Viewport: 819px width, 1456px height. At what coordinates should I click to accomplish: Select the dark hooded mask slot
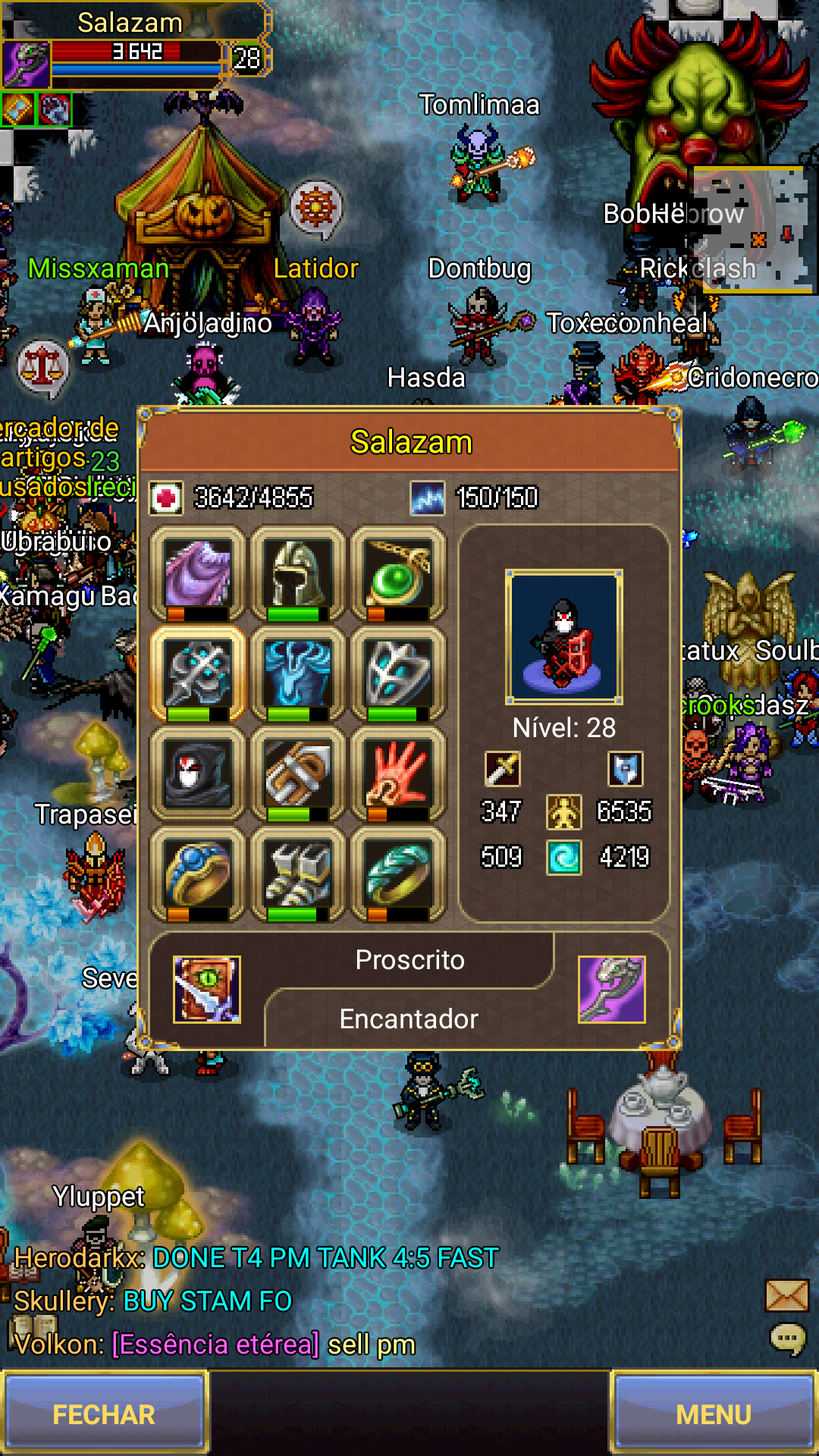tap(198, 773)
